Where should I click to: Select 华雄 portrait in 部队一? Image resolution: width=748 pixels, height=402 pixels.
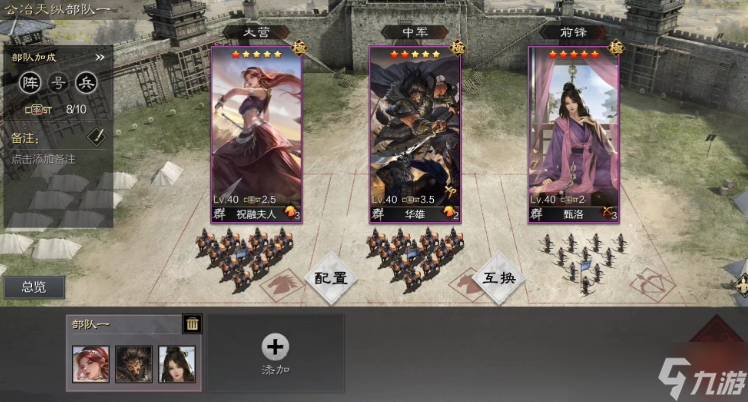pyautogui.click(x=134, y=364)
